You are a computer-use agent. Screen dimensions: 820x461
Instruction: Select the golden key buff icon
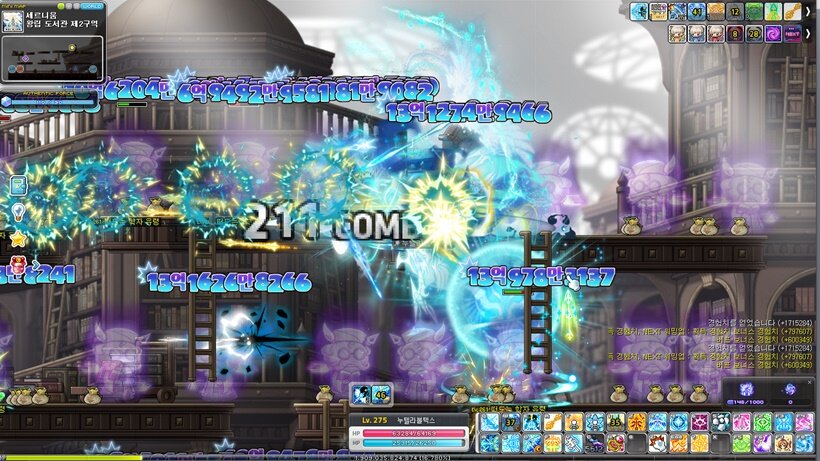(791, 12)
